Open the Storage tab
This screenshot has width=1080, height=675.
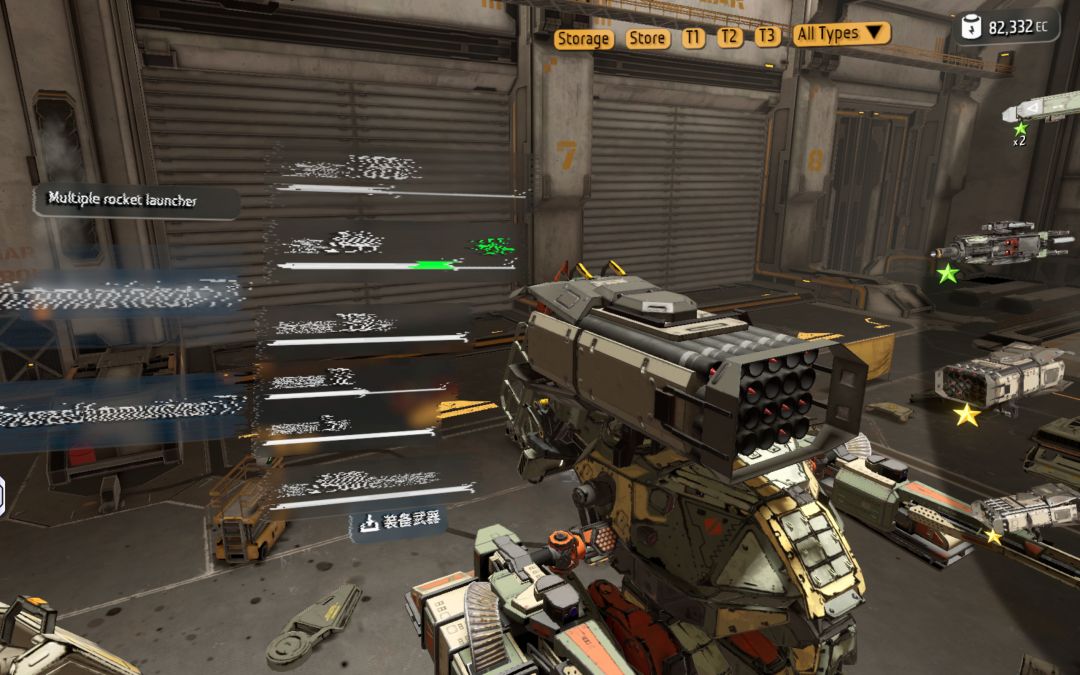point(583,38)
